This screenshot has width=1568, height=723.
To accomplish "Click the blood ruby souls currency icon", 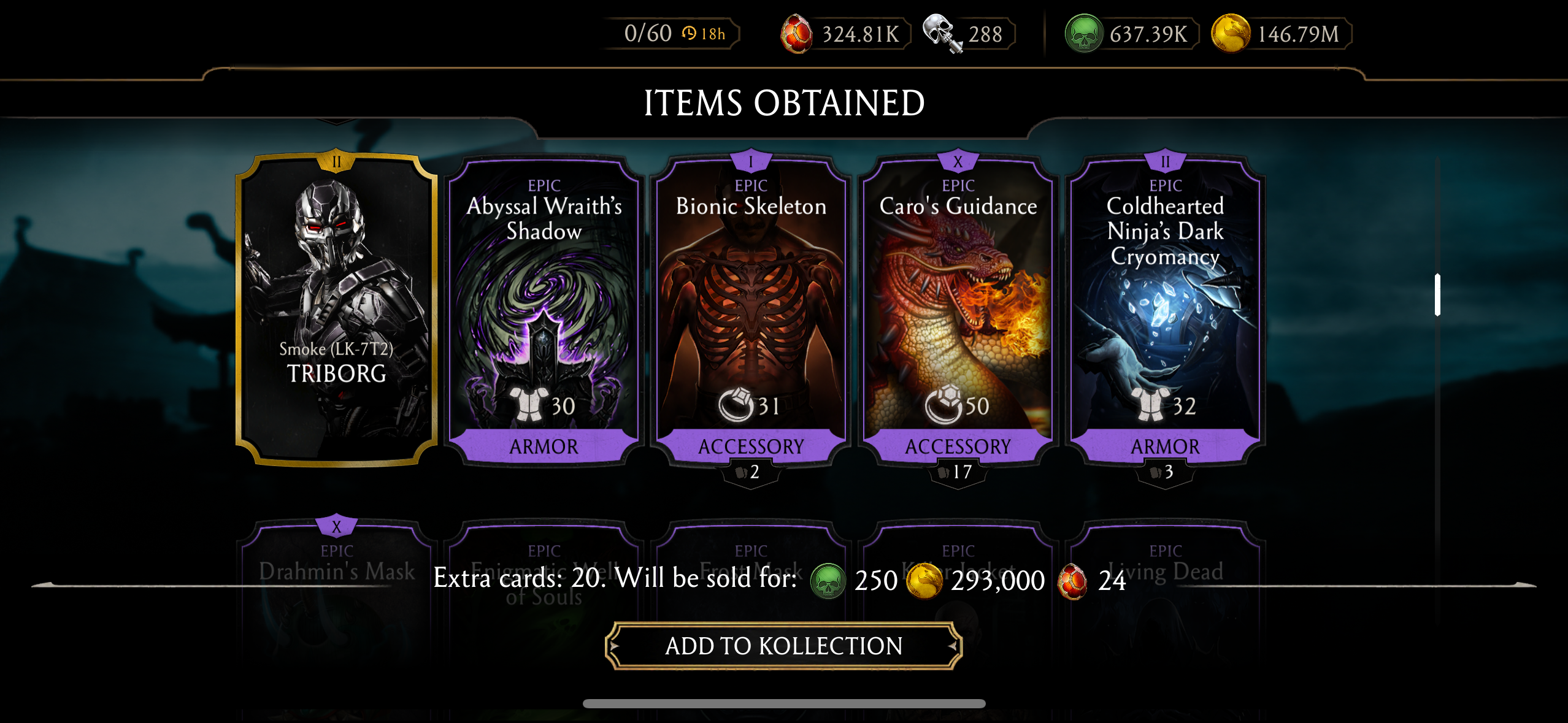I will (797, 34).
